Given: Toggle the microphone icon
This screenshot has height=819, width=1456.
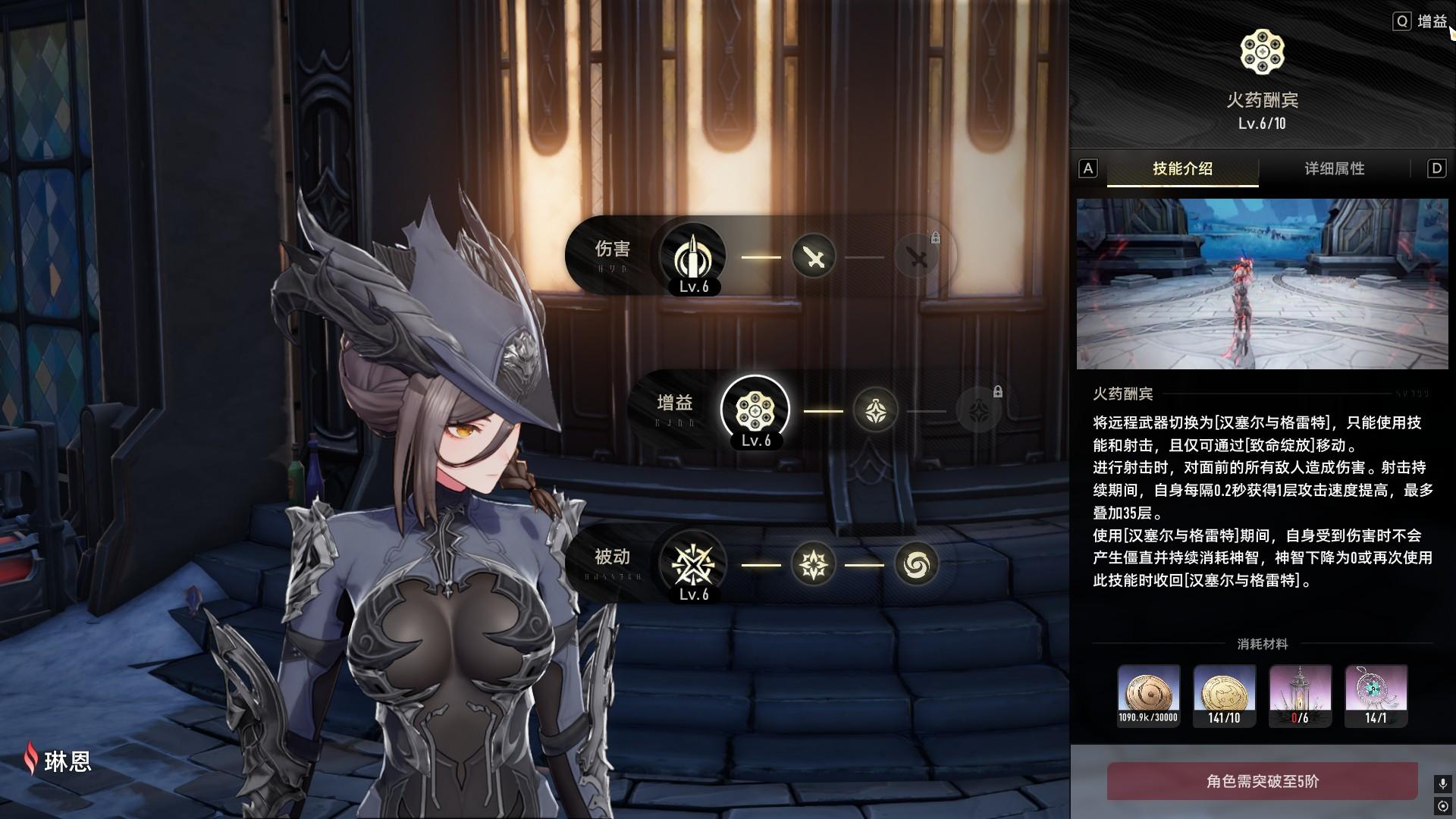Looking at the screenshot, I should (x=1442, y=783).
